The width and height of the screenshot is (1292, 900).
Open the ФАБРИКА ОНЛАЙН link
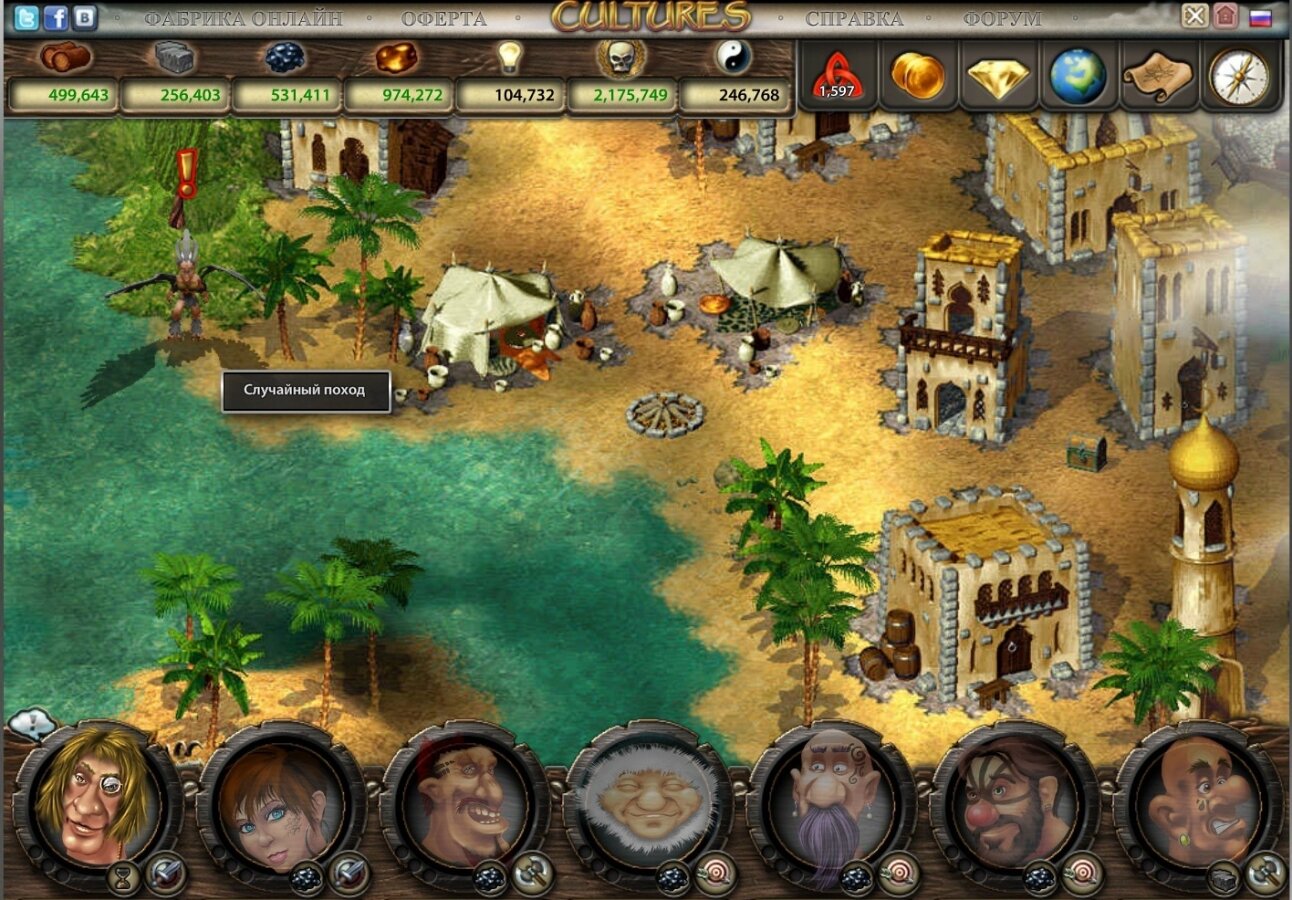pyautogui.click(x=243, y=18)
